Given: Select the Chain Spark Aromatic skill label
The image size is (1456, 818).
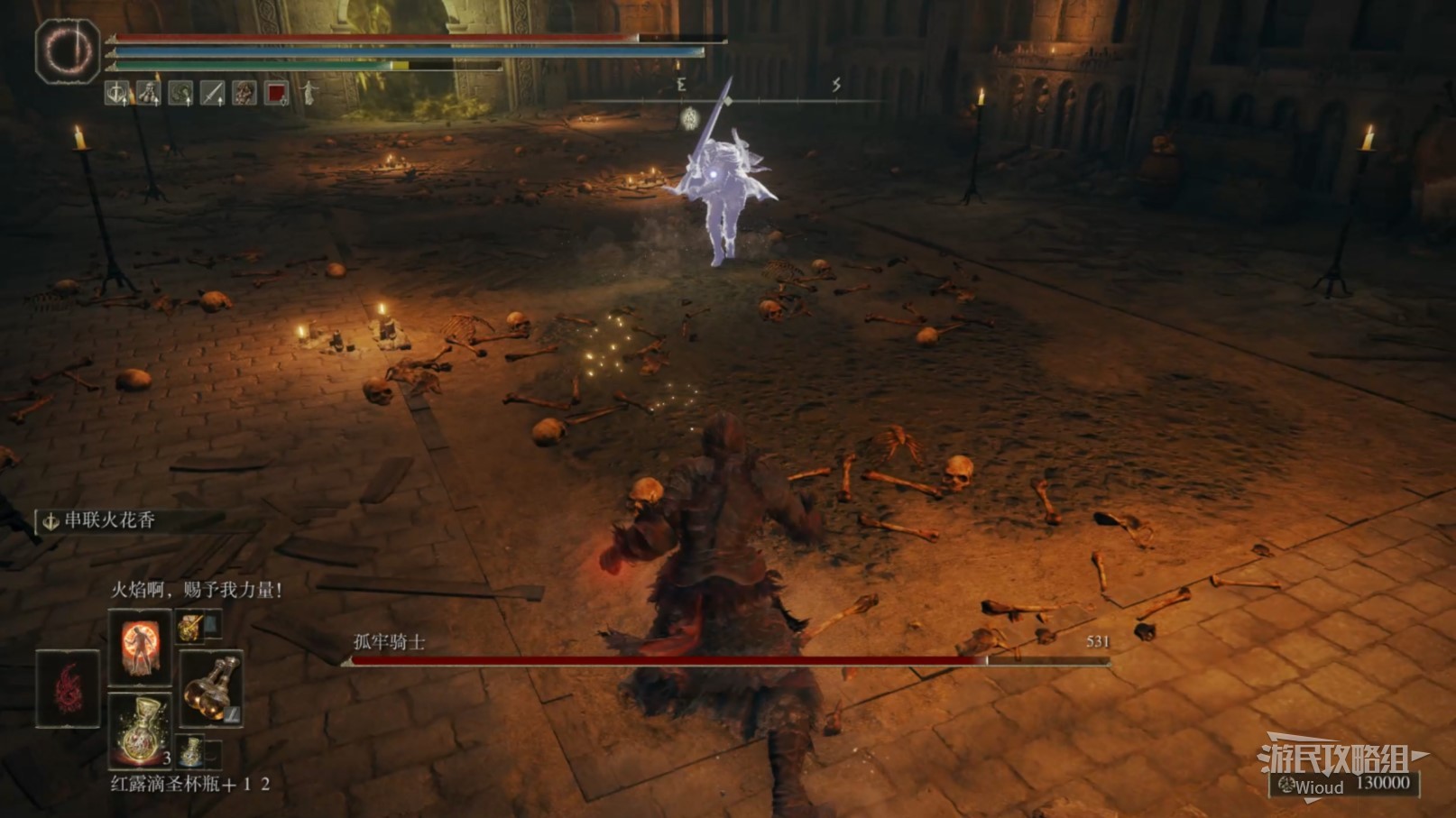Looking at the screenshot, I should 108,520.
